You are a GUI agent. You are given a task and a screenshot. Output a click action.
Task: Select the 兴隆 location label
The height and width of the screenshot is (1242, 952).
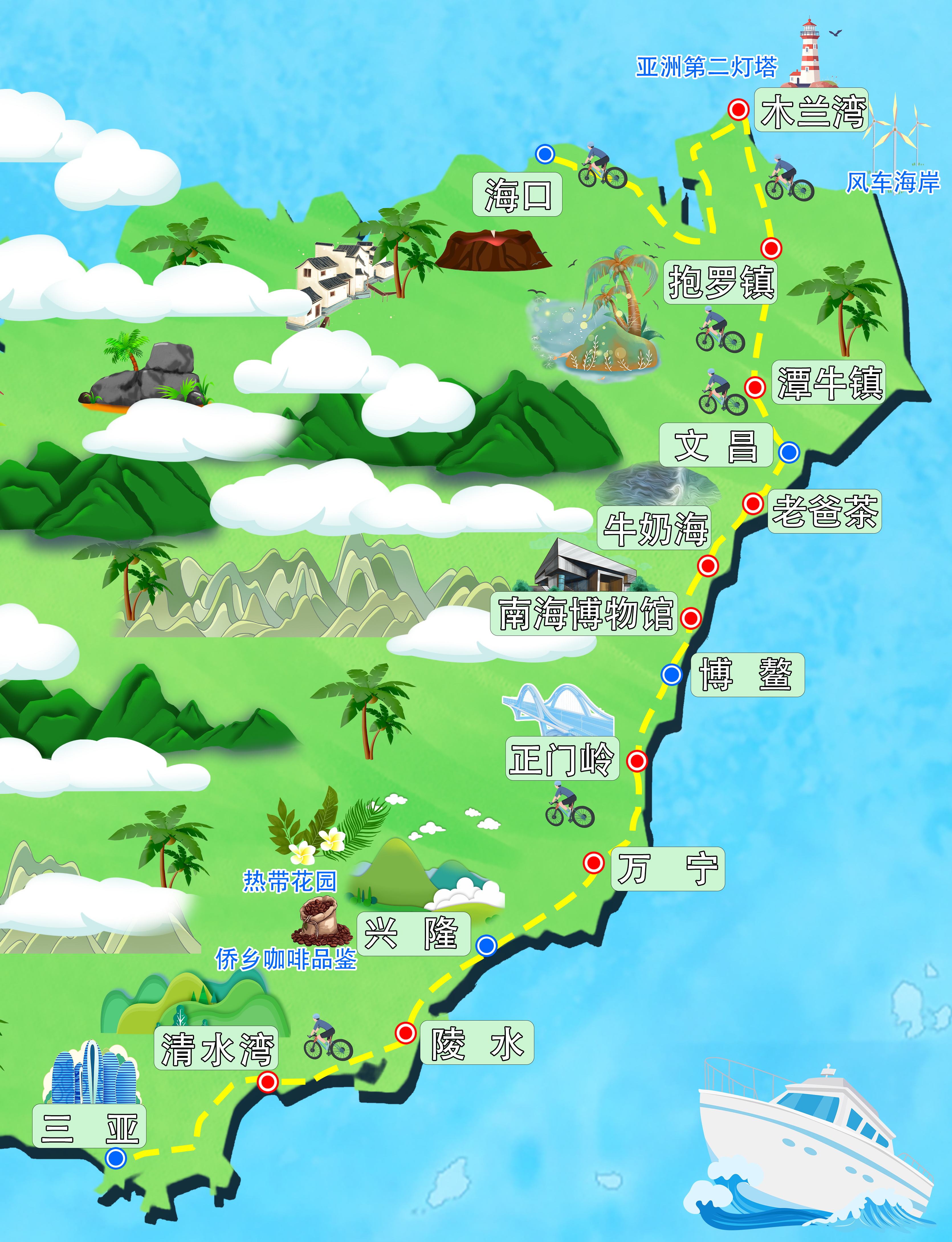tap(413, 934)
